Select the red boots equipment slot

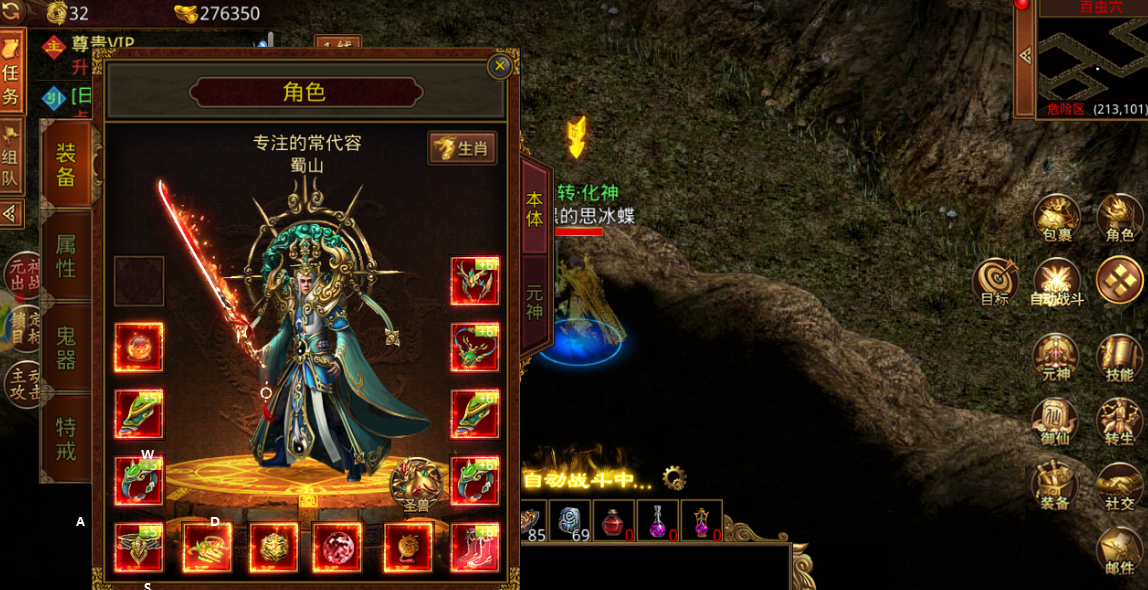point(474,548)
